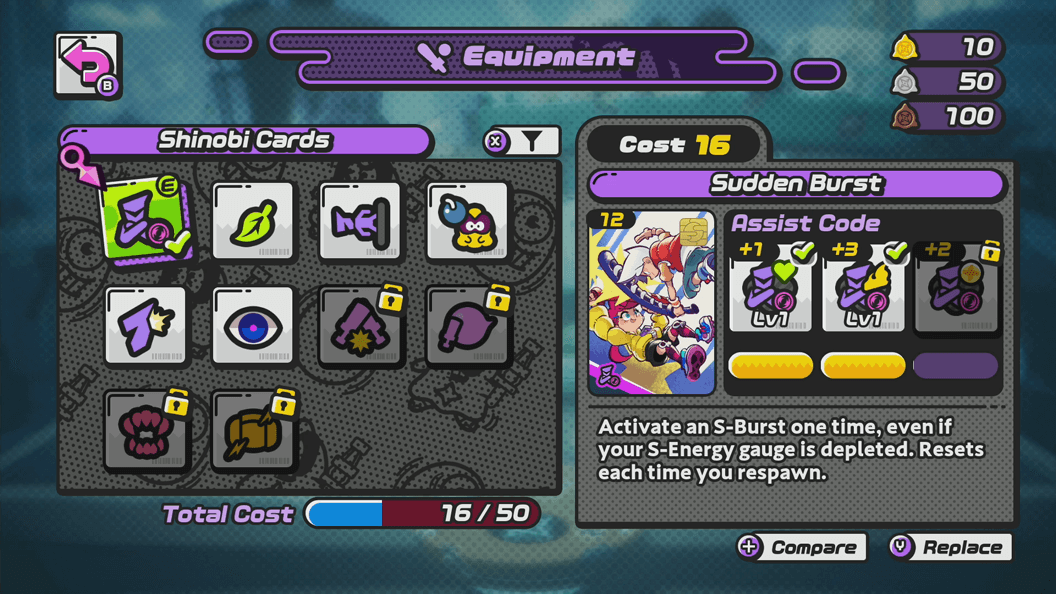Select the +3 Assist Code slot
The width and height of the screenshot is (1056, 594).
(863, 288)
